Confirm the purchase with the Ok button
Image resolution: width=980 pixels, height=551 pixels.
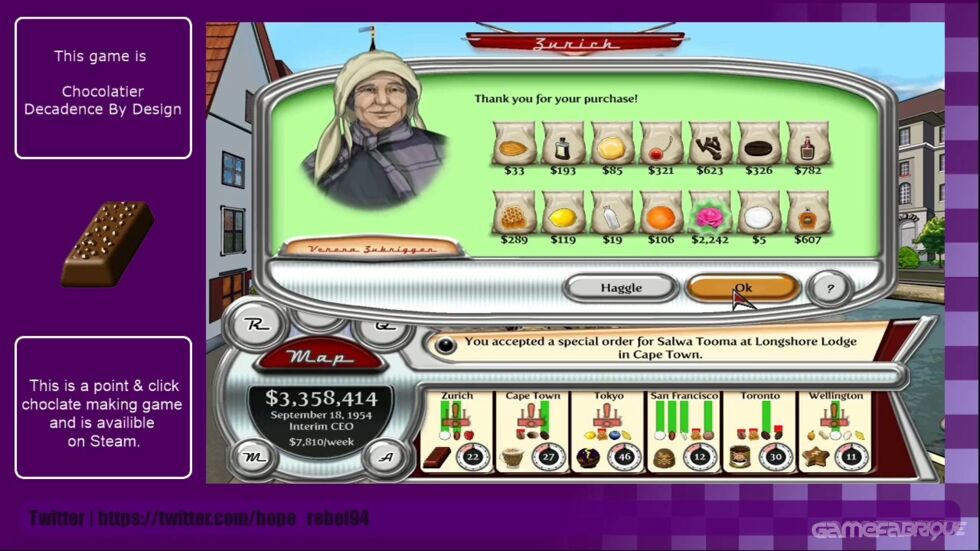tap(742, 288)
